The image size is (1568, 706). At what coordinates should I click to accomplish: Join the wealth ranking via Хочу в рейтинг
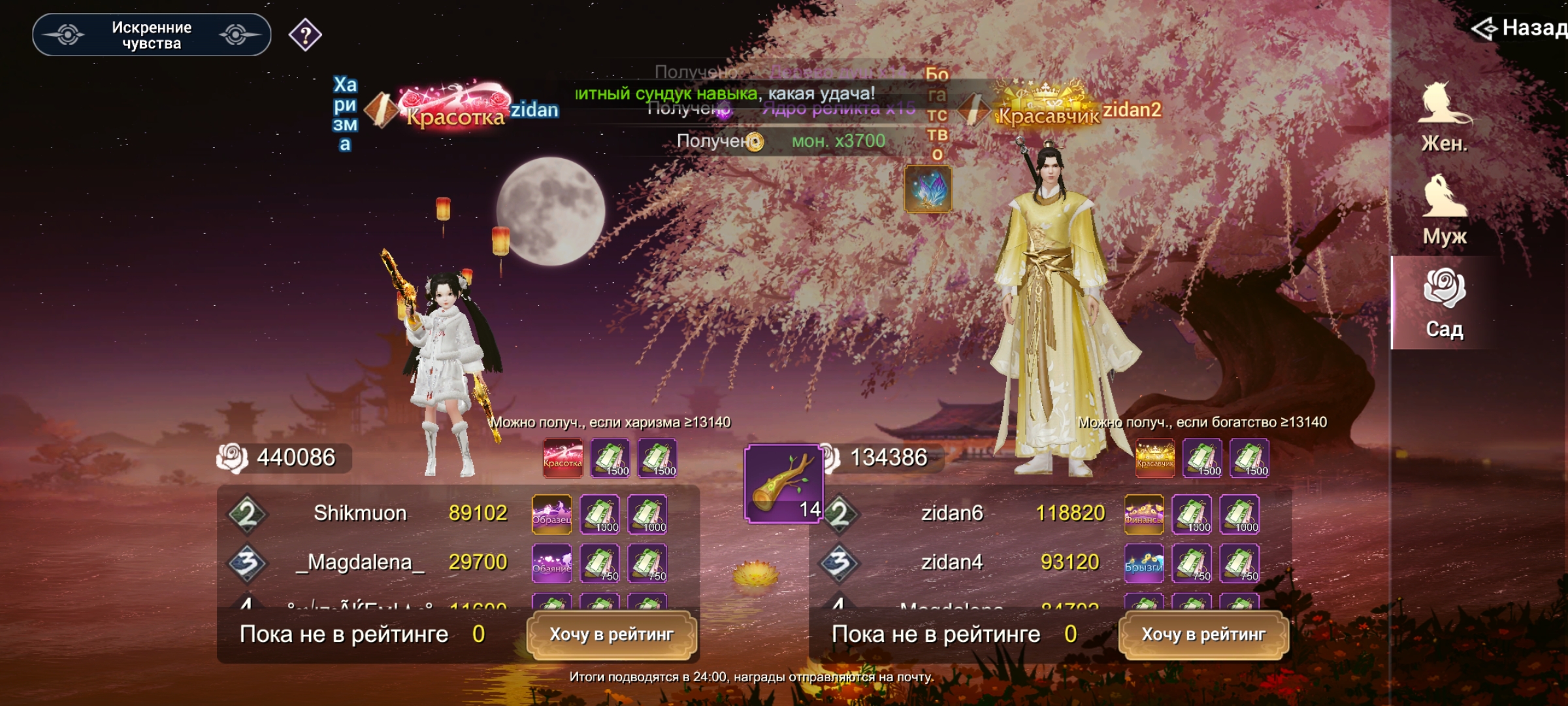1203,635
